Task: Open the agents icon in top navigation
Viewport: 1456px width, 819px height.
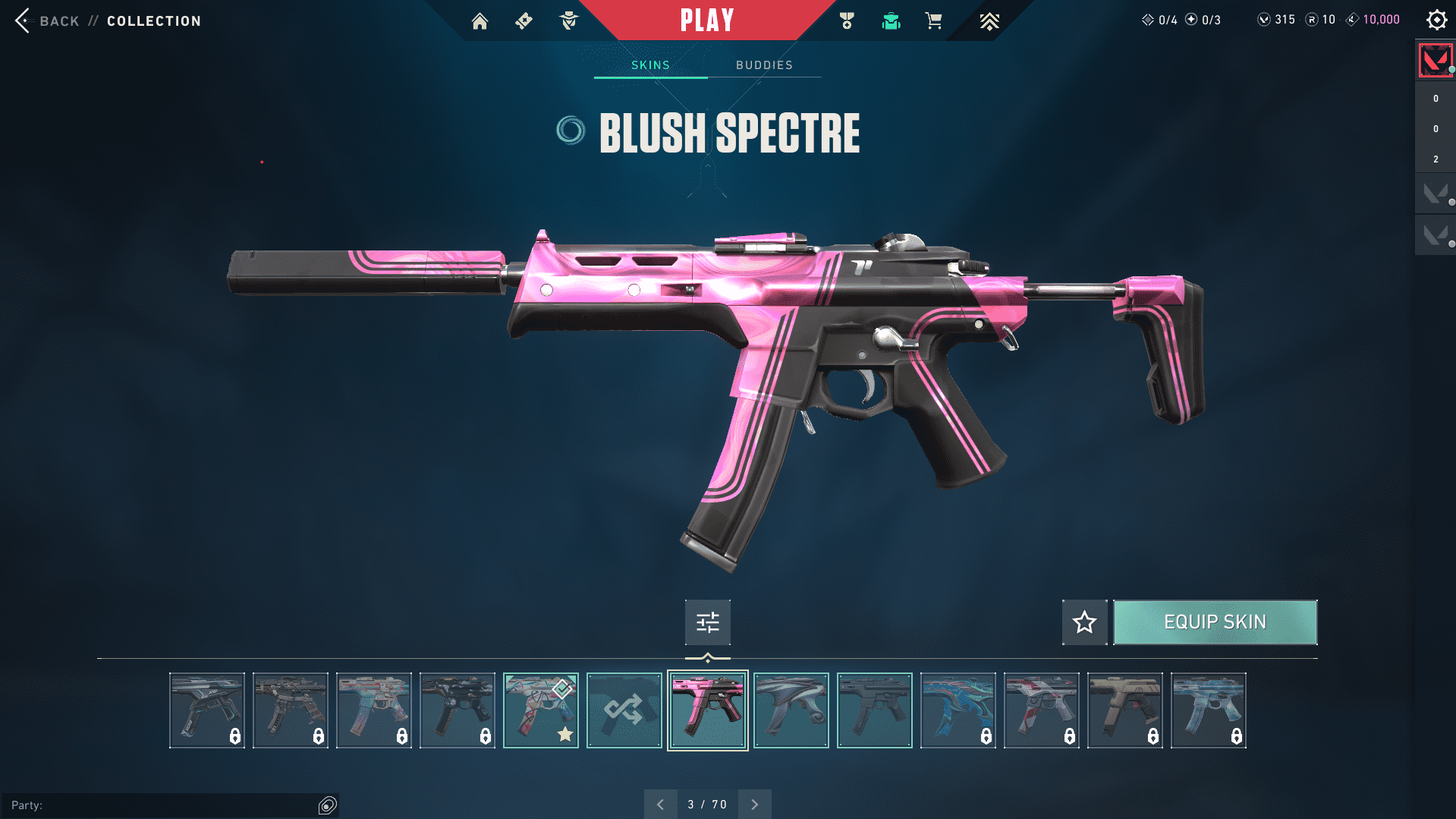Action: pos(568,21)
